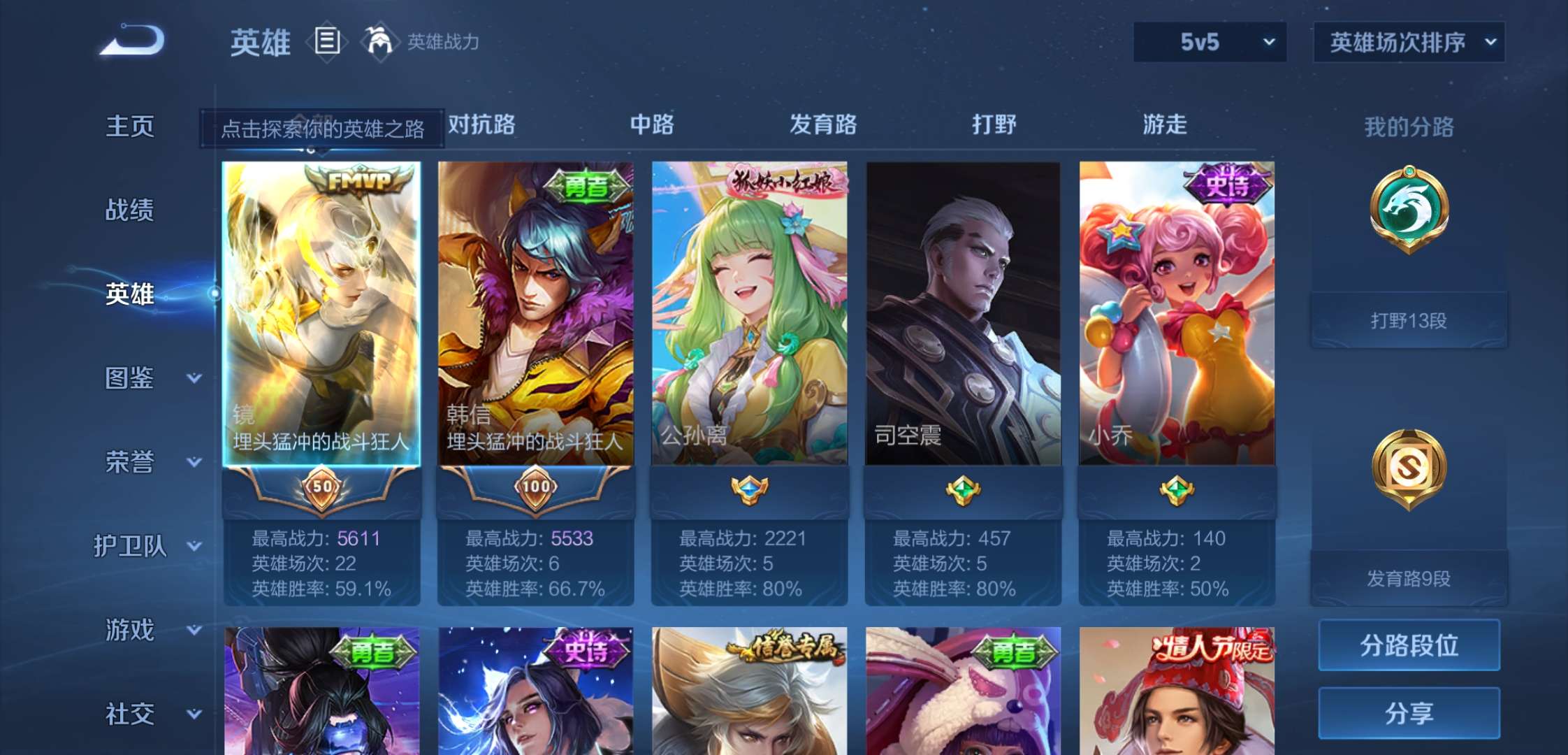
Task: Open the hero list icon beside 英雄 title
Action: pyautogui.click(x=327, y=41)
